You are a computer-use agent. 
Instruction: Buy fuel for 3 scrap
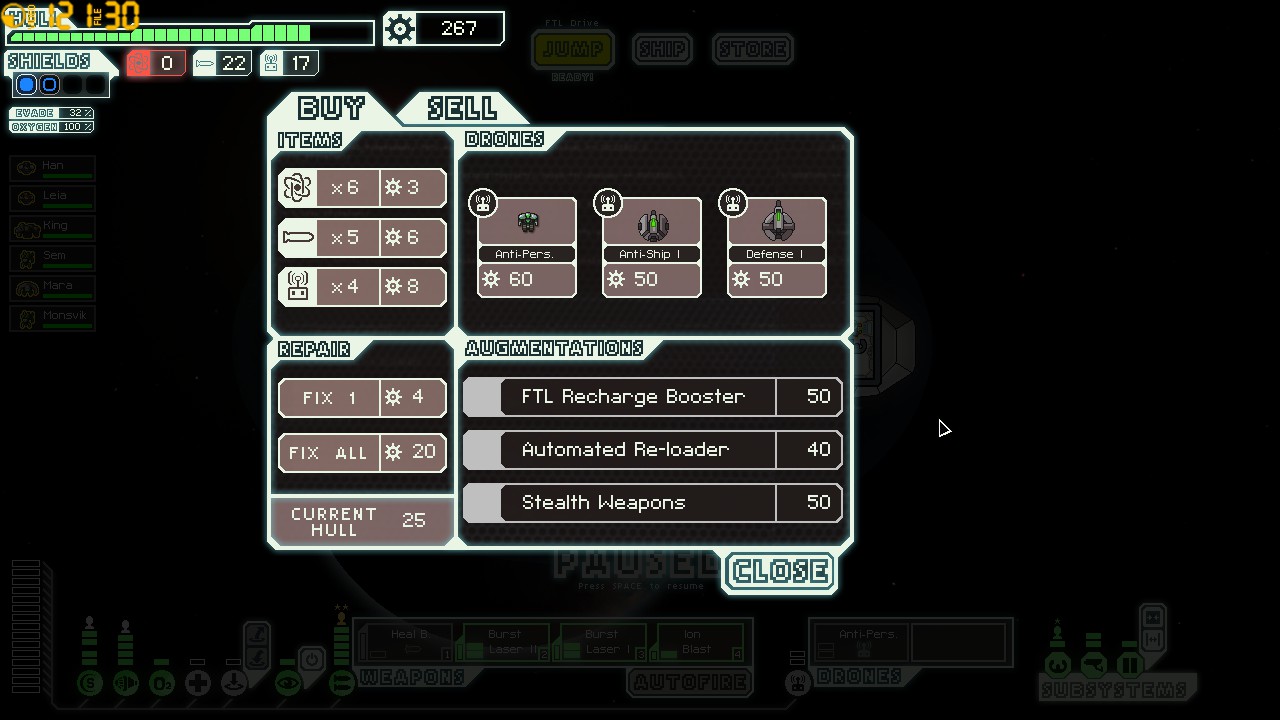362,188
